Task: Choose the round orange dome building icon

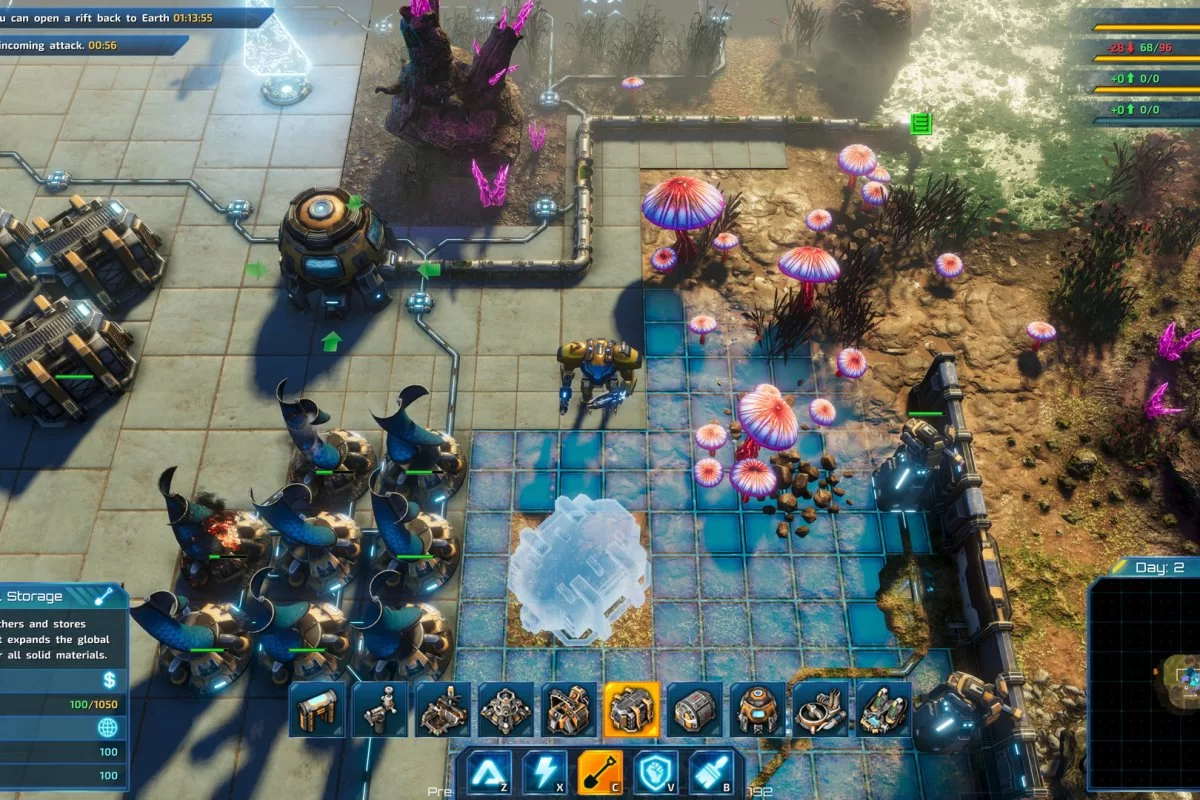Action: pos(757,709)
